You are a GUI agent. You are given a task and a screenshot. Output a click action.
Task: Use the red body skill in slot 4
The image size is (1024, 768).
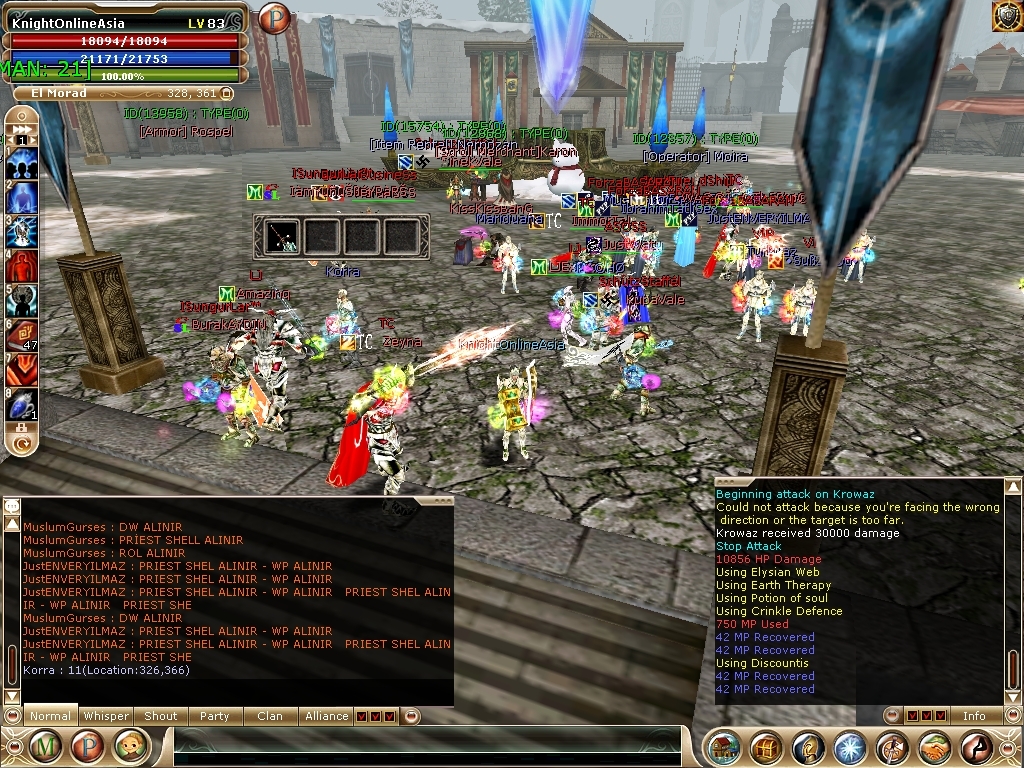tap(22, 266)
